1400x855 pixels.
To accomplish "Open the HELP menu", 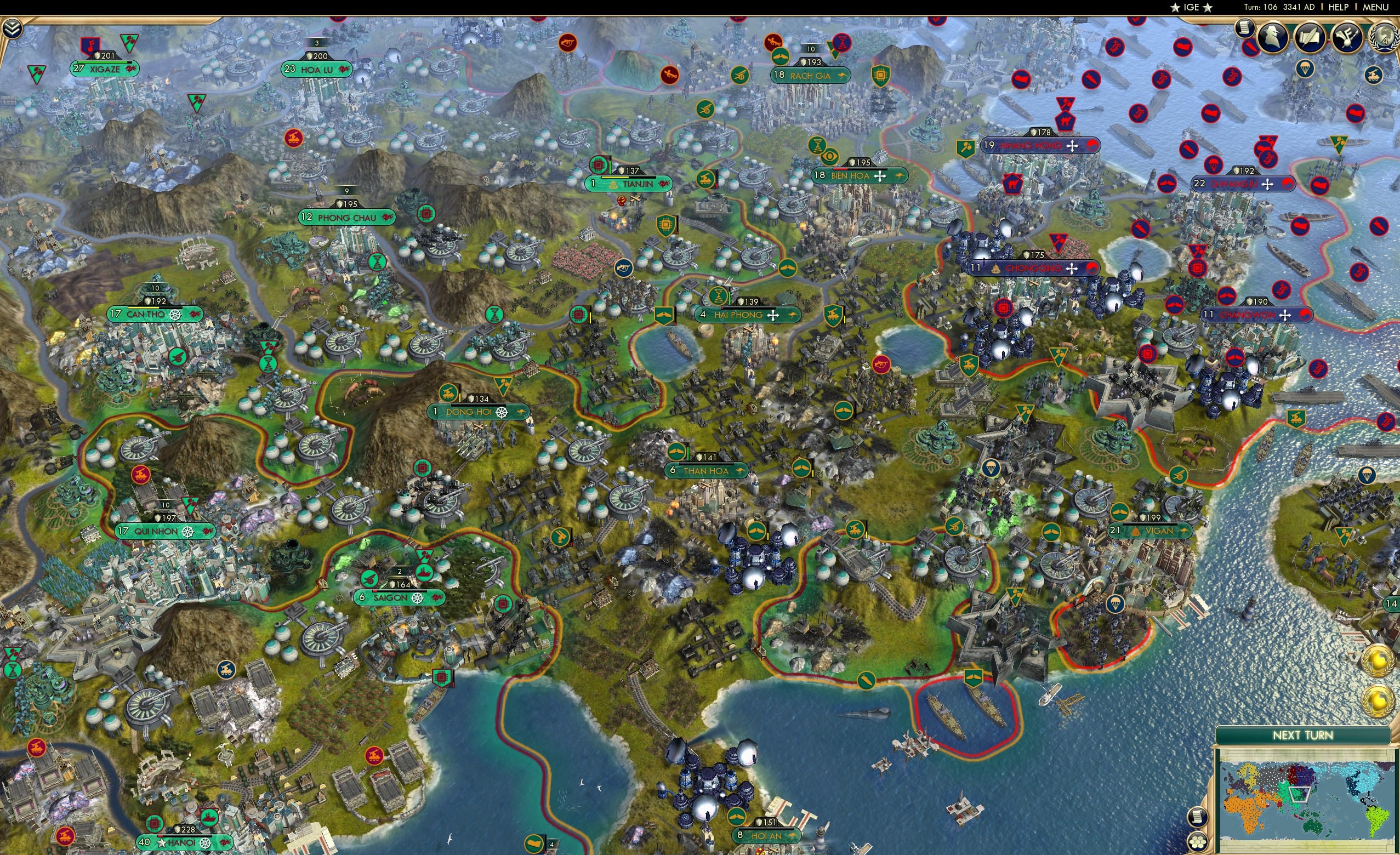I will [1339, 7].
